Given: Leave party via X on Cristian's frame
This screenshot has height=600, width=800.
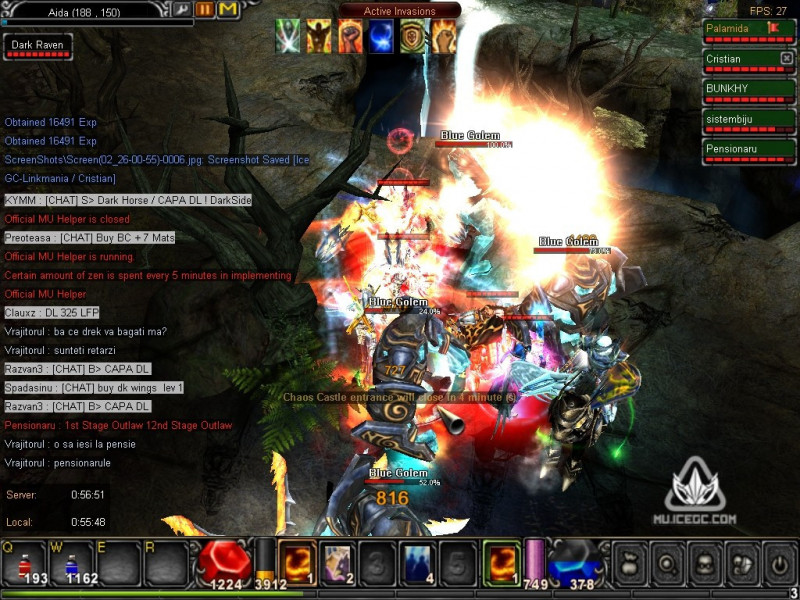Looking at the screenshot, I should coord(786,59).
